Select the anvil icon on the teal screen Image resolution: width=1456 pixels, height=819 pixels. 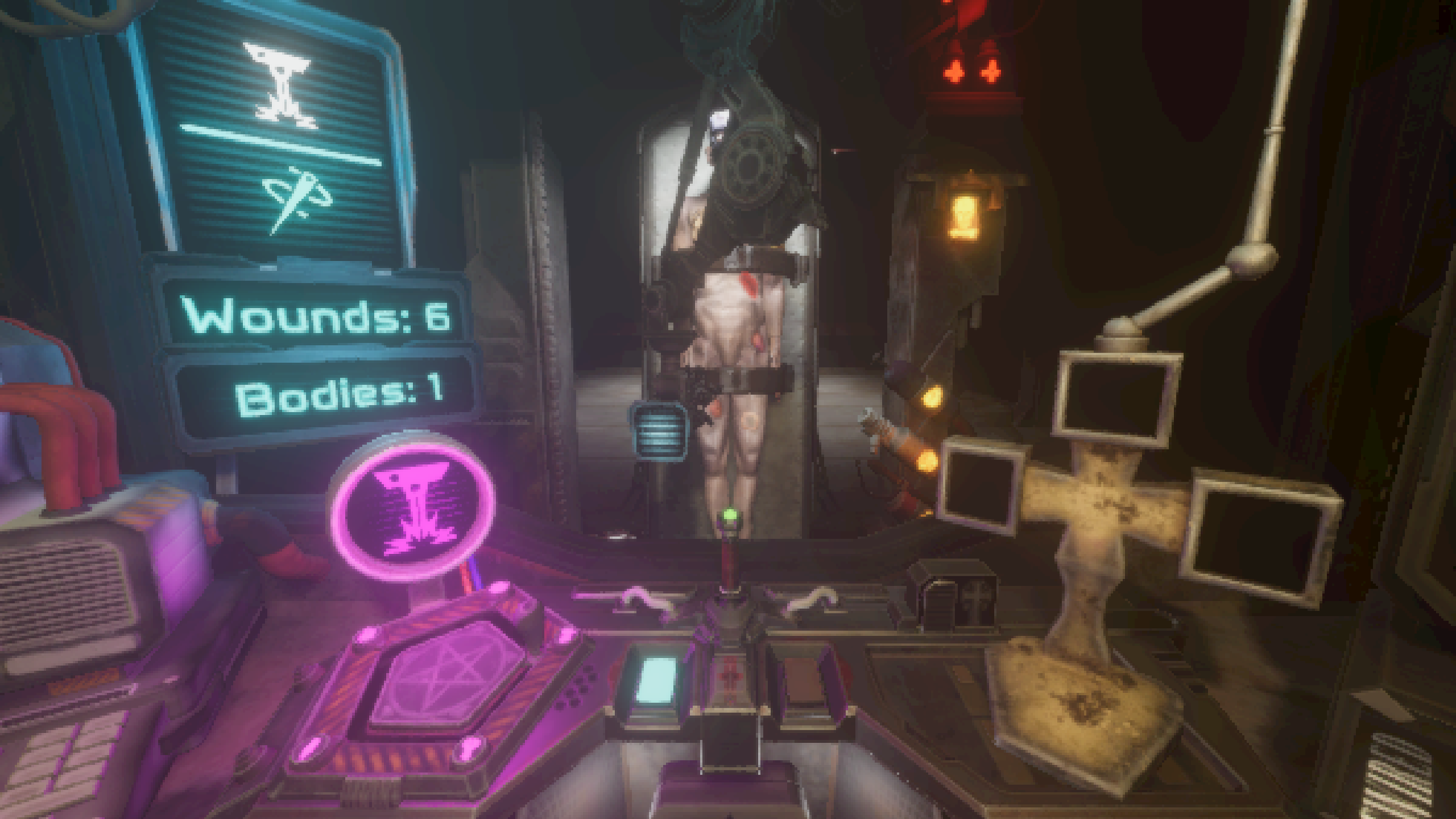(x=283, y=85)
